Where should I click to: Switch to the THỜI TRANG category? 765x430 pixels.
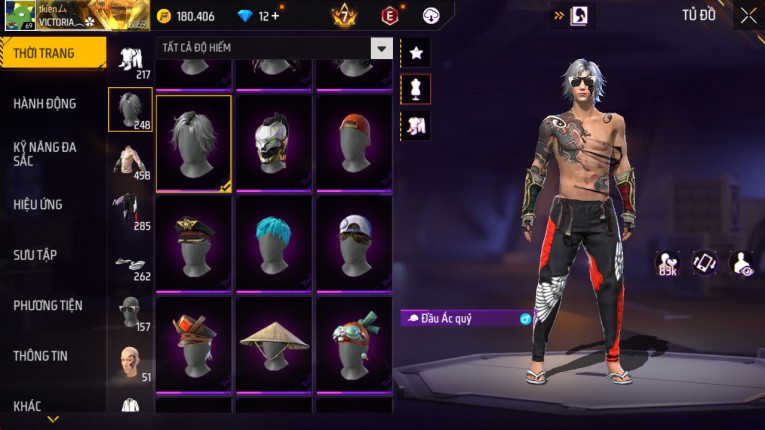[x=50, y=53]
